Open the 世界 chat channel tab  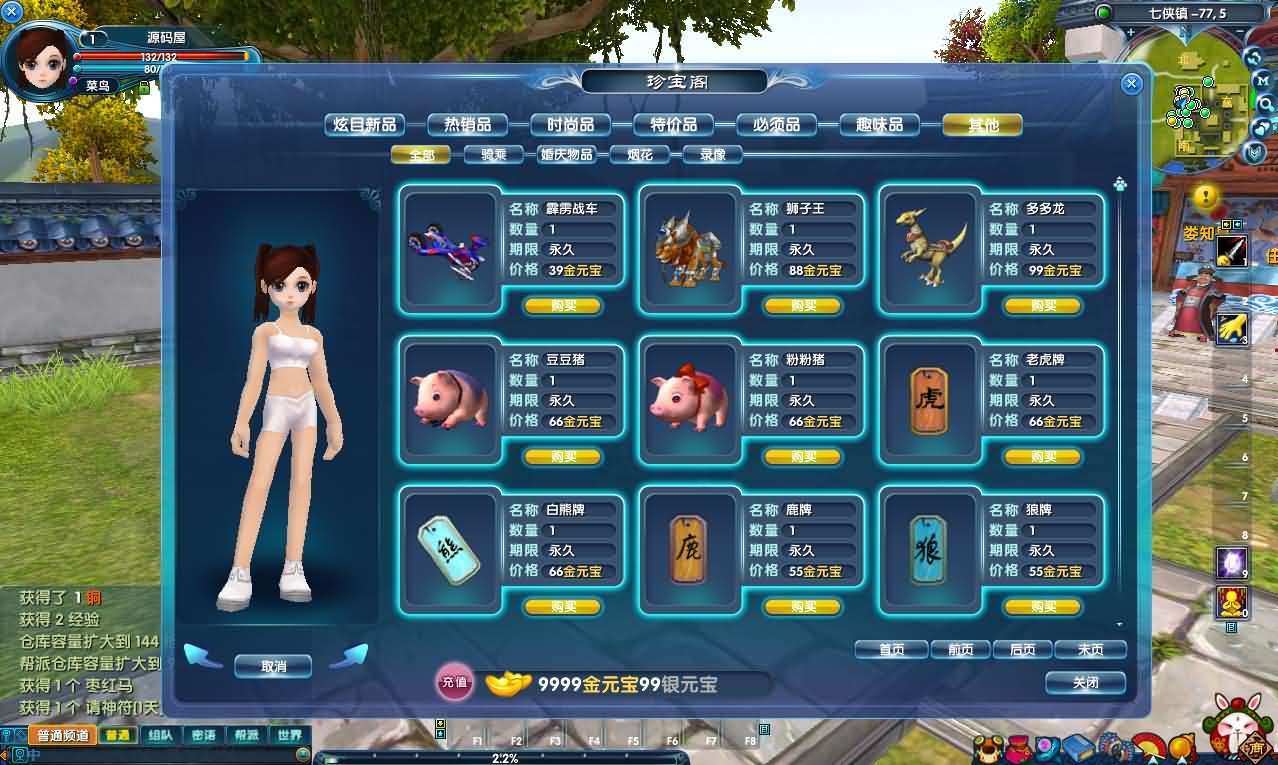point(290,736)
